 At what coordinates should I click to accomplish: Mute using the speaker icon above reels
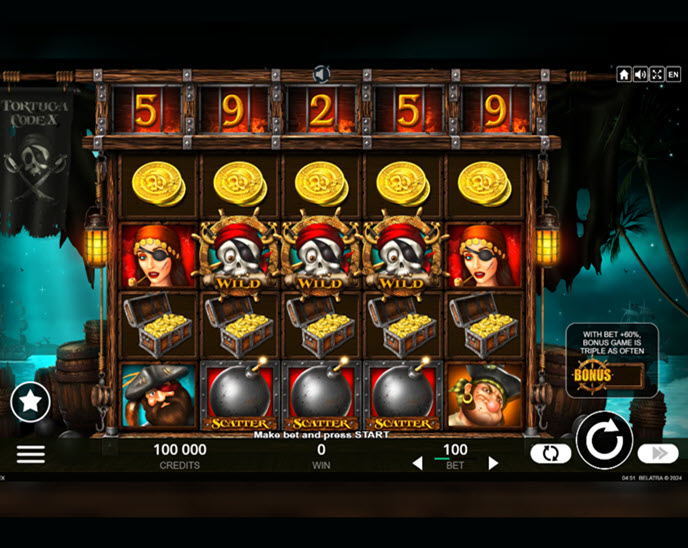322,74
